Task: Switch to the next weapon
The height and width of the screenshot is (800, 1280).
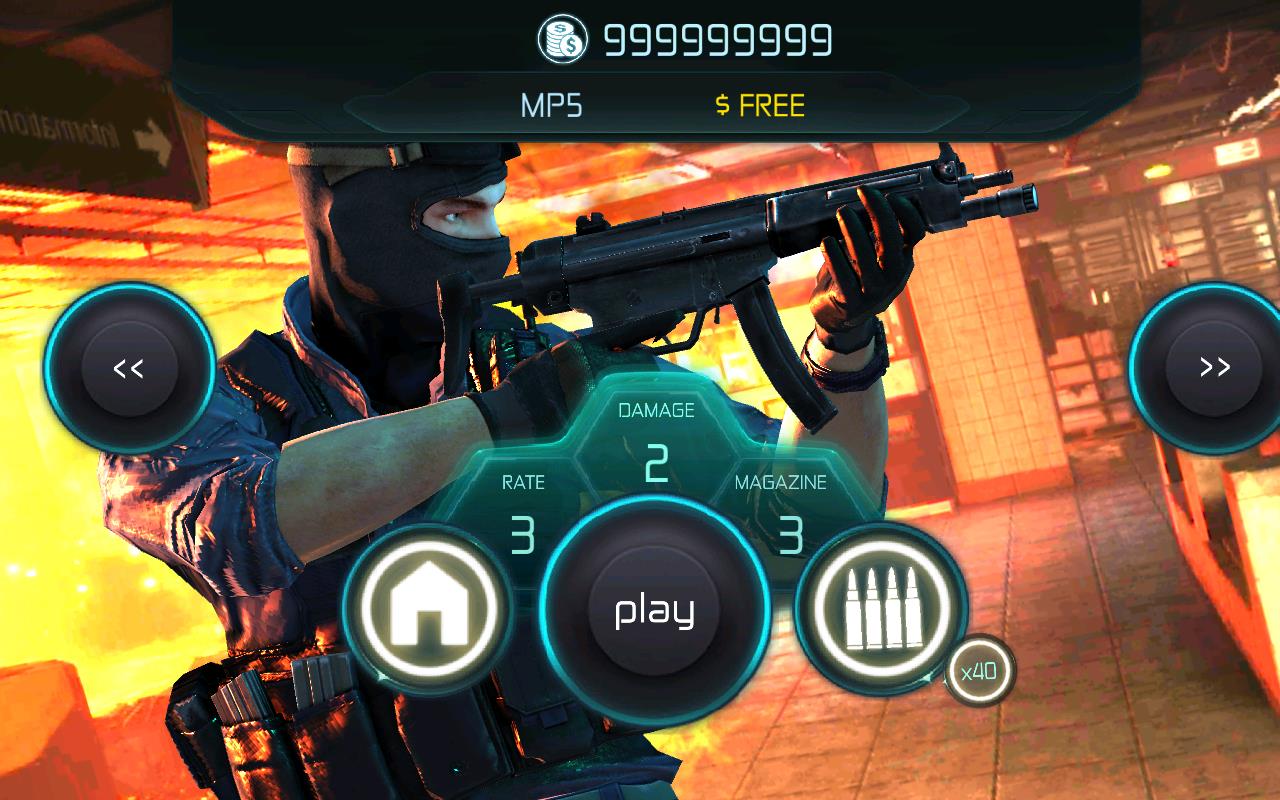Action: [x=1214, y=367]
